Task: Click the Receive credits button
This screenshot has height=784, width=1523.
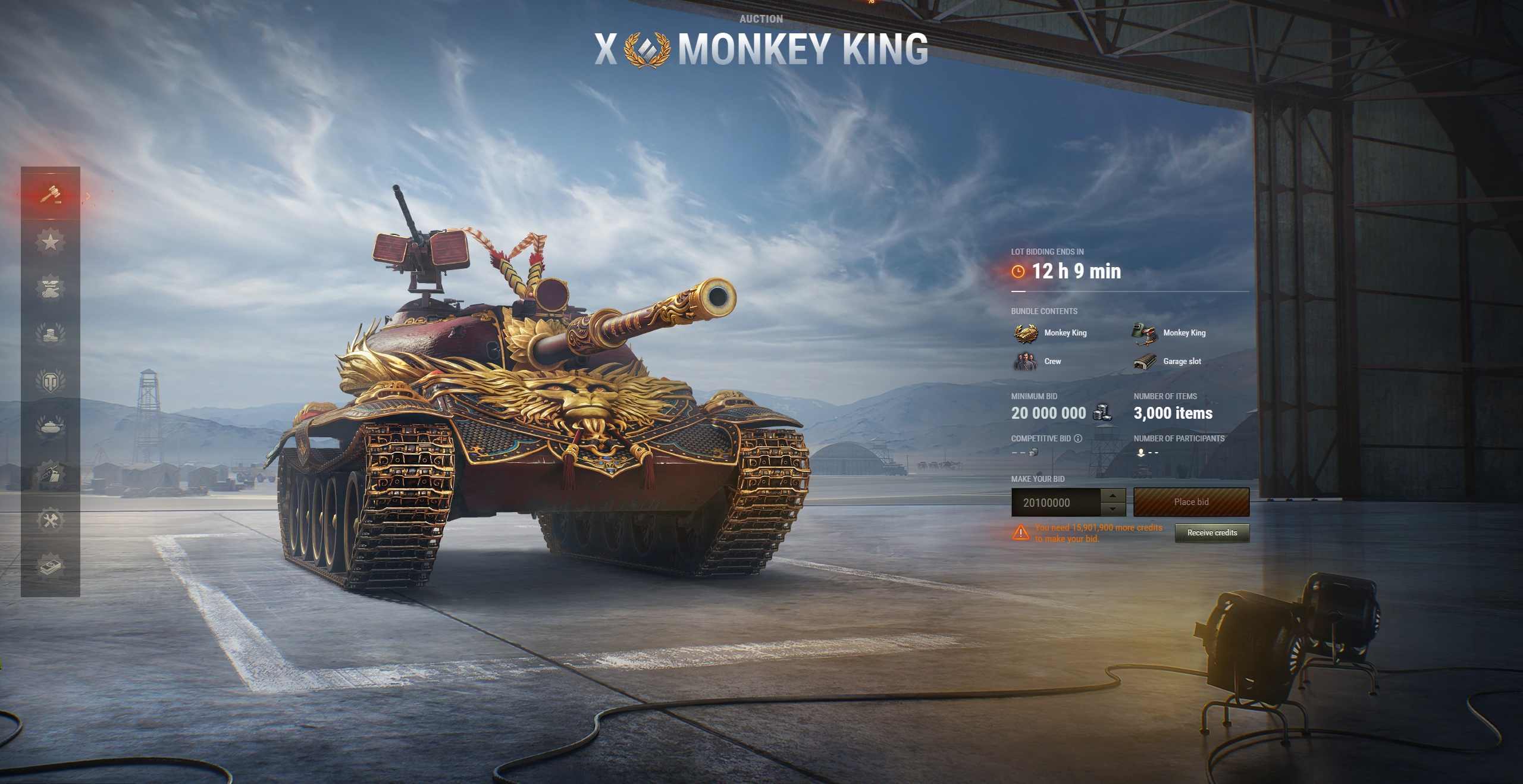Action: (x=1212, y=533)
